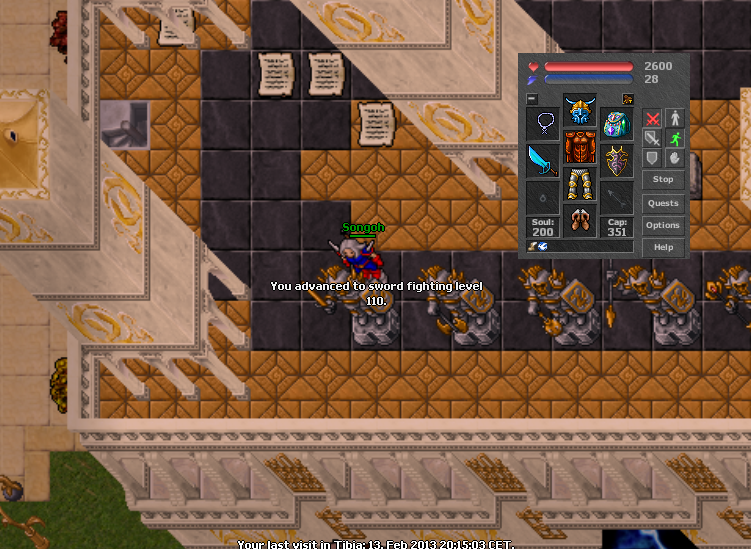Viewport: 751px width, 549px height.
Task: Open the jeweled backpack slot
Action: [617, 125]
